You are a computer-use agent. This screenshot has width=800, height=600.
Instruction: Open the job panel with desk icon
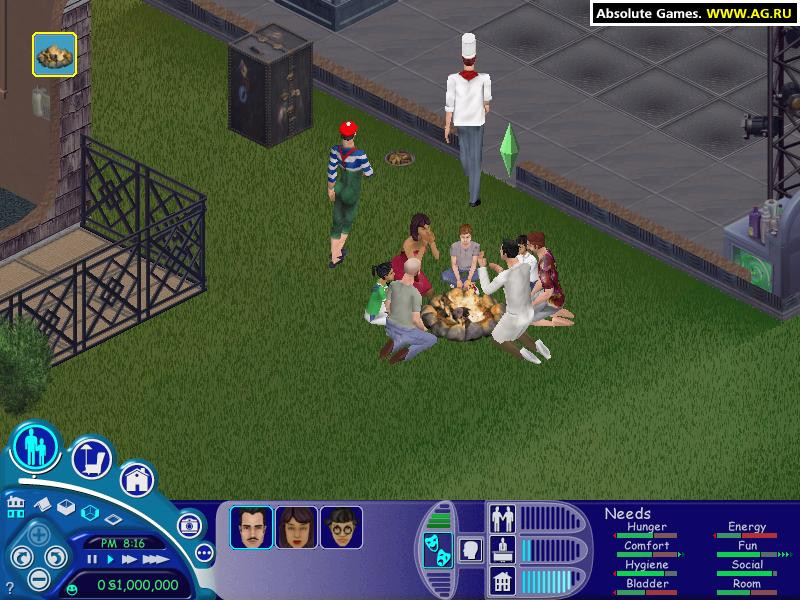501,549
